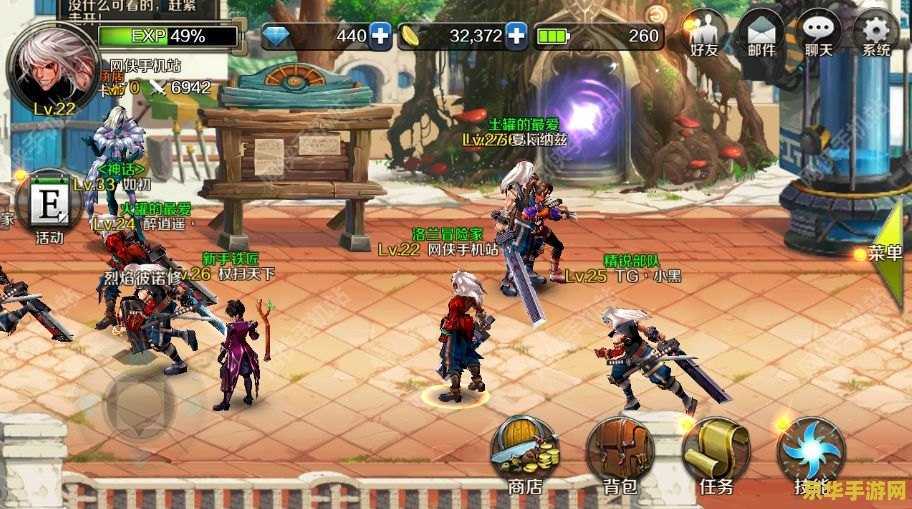Tap the virtual joystick pad
Image resolution: width=912 pixels, height=509 pixels.
tap(140, 405)
